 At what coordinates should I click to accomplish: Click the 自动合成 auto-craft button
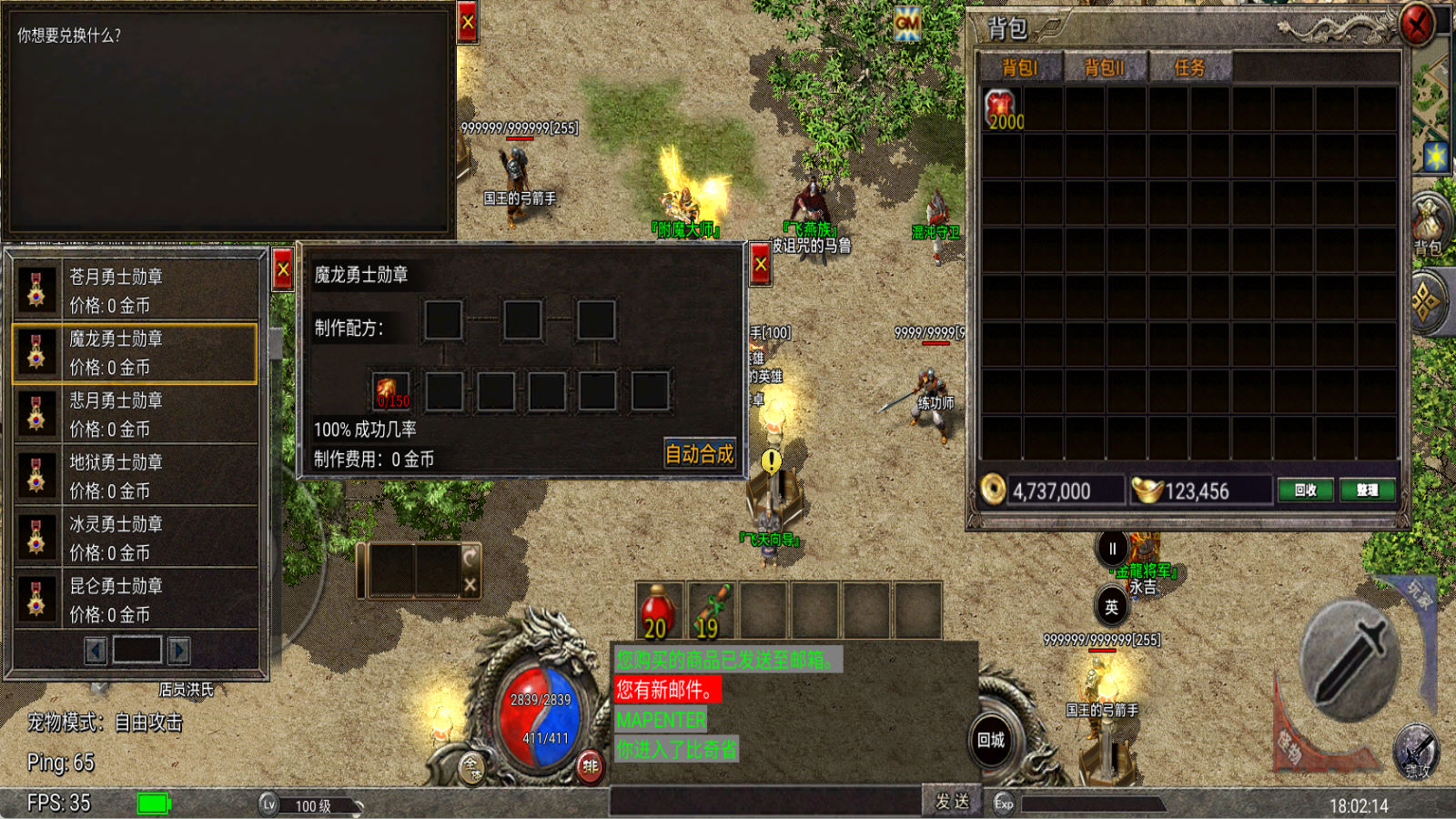[x=699, y=453]
